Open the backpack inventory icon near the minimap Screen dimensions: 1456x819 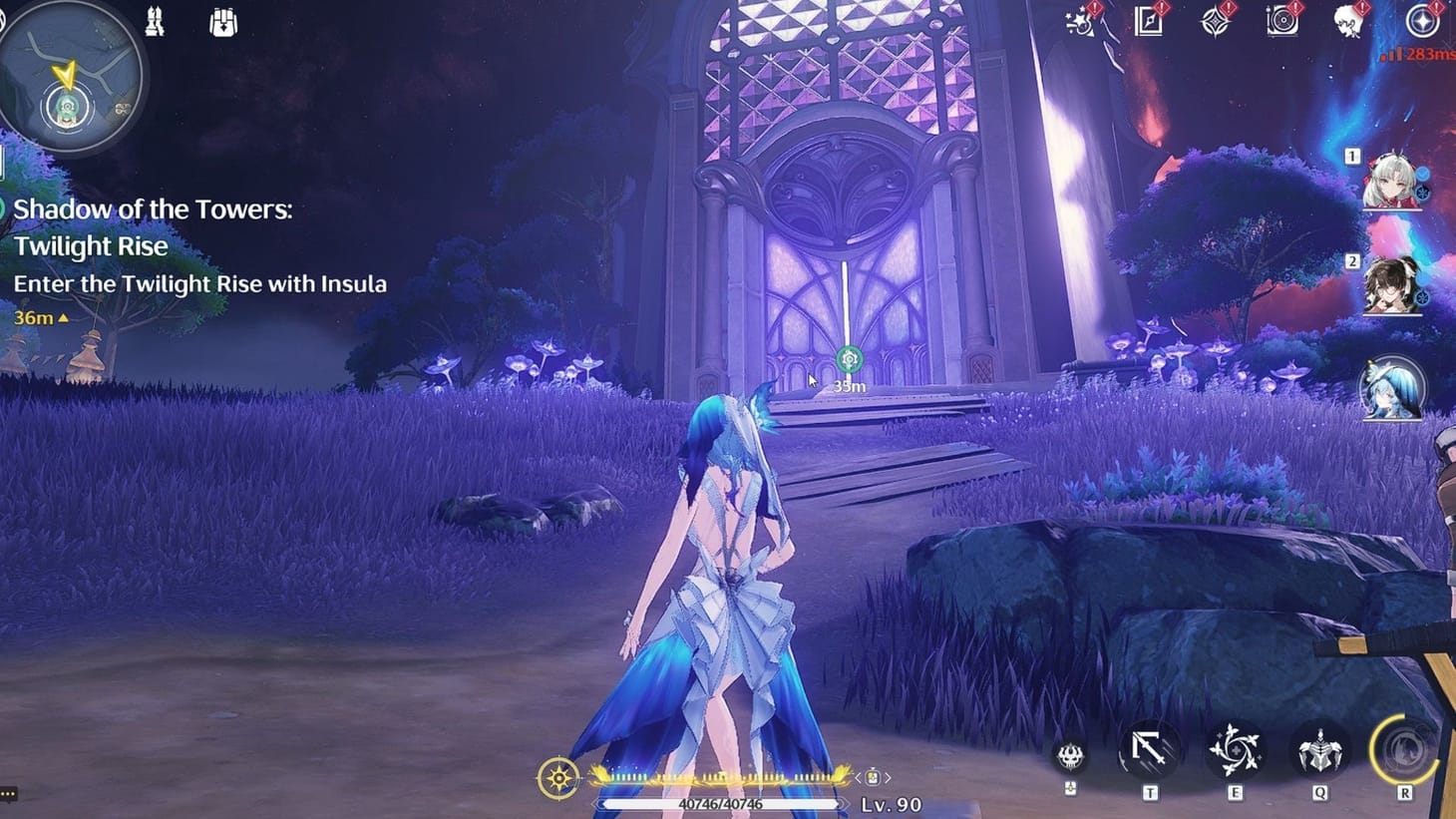[221, 22]
